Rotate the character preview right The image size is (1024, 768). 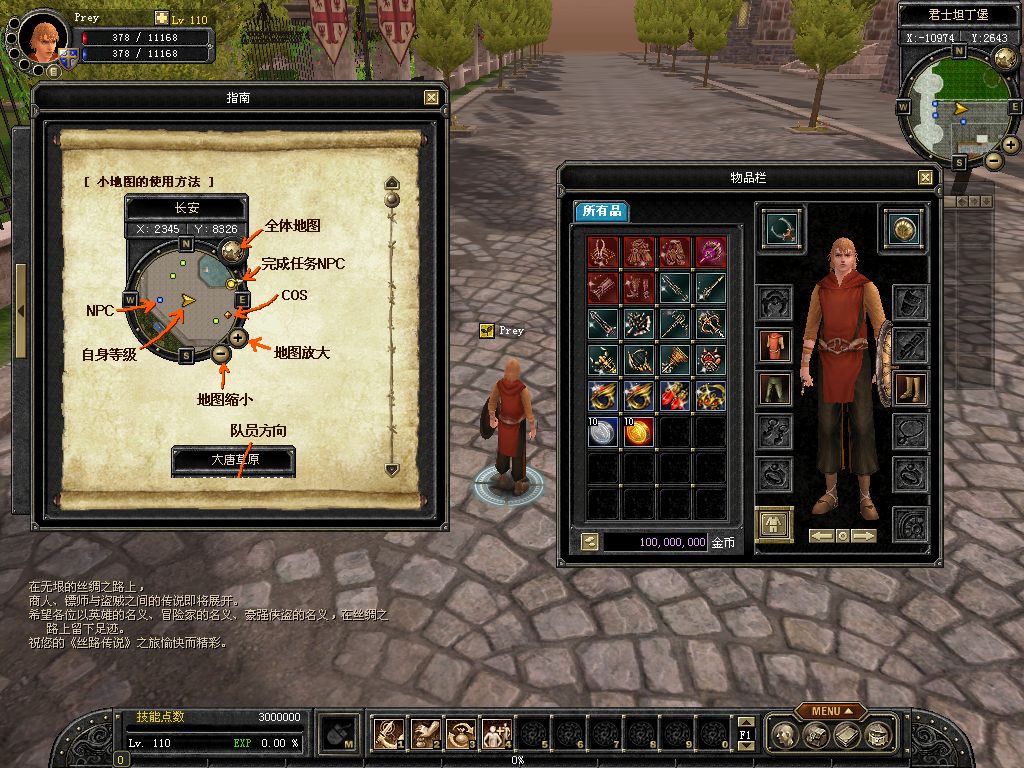coord(864,536)
